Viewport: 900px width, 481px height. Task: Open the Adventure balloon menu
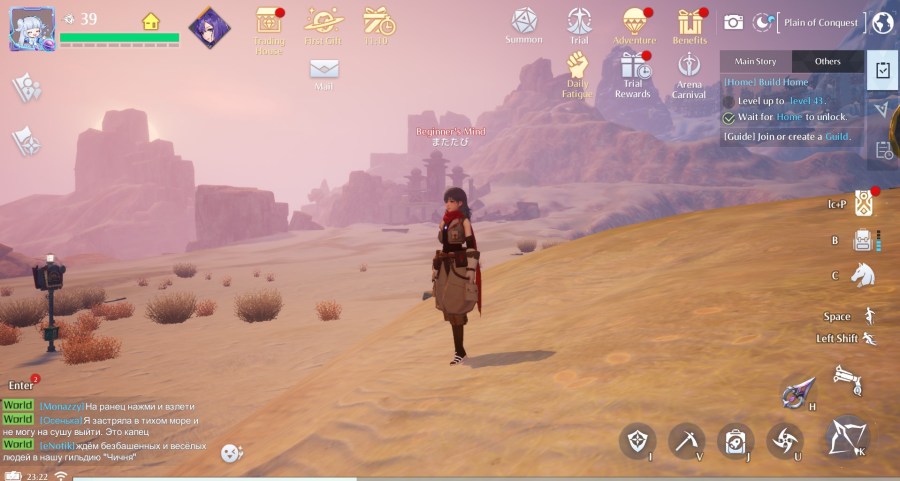click(634, 21)
